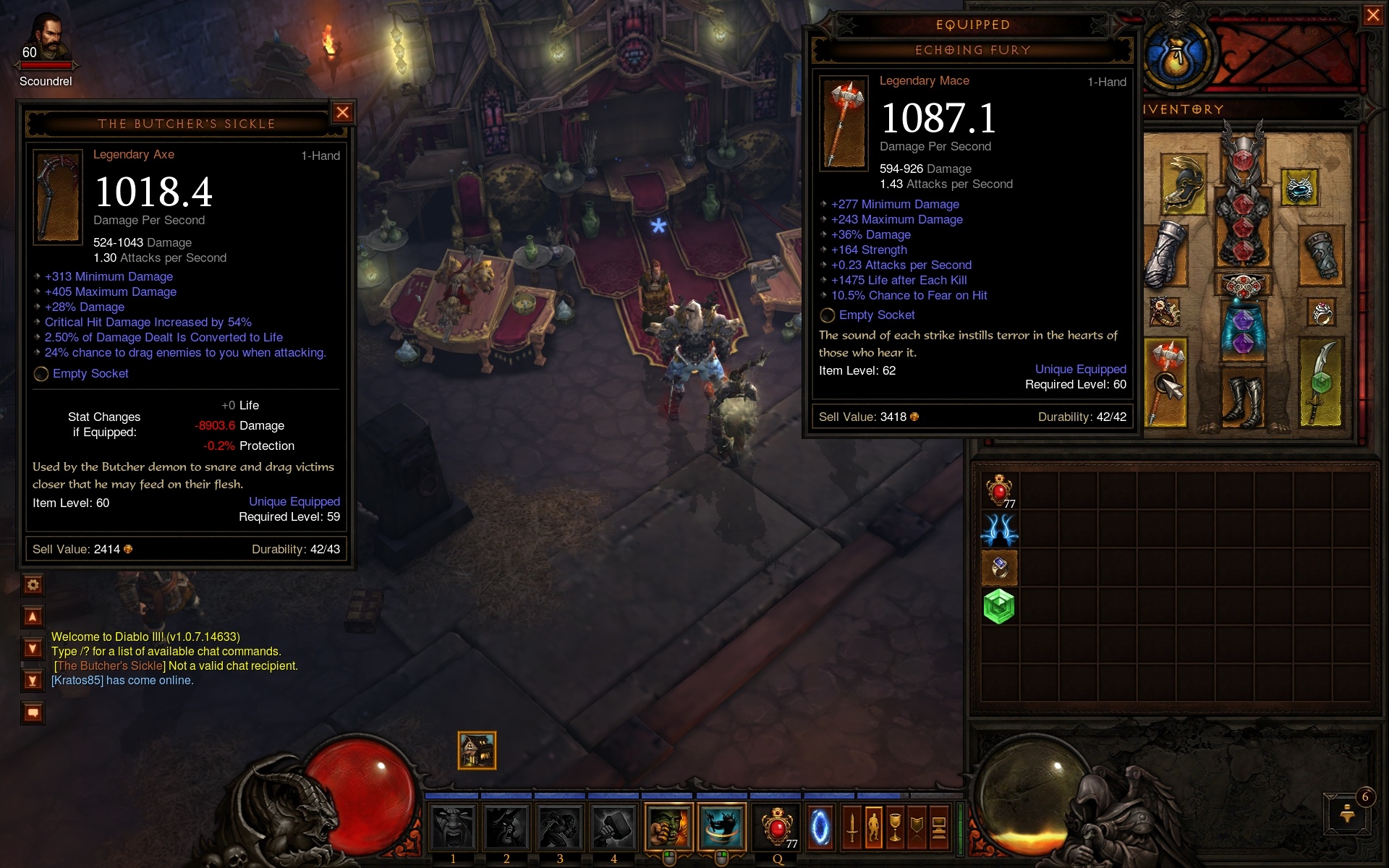Image resolution: width=1389 pixels, height=868 pixels.
Task: Open the game menu computer button
Action: [x=939, y=827]
